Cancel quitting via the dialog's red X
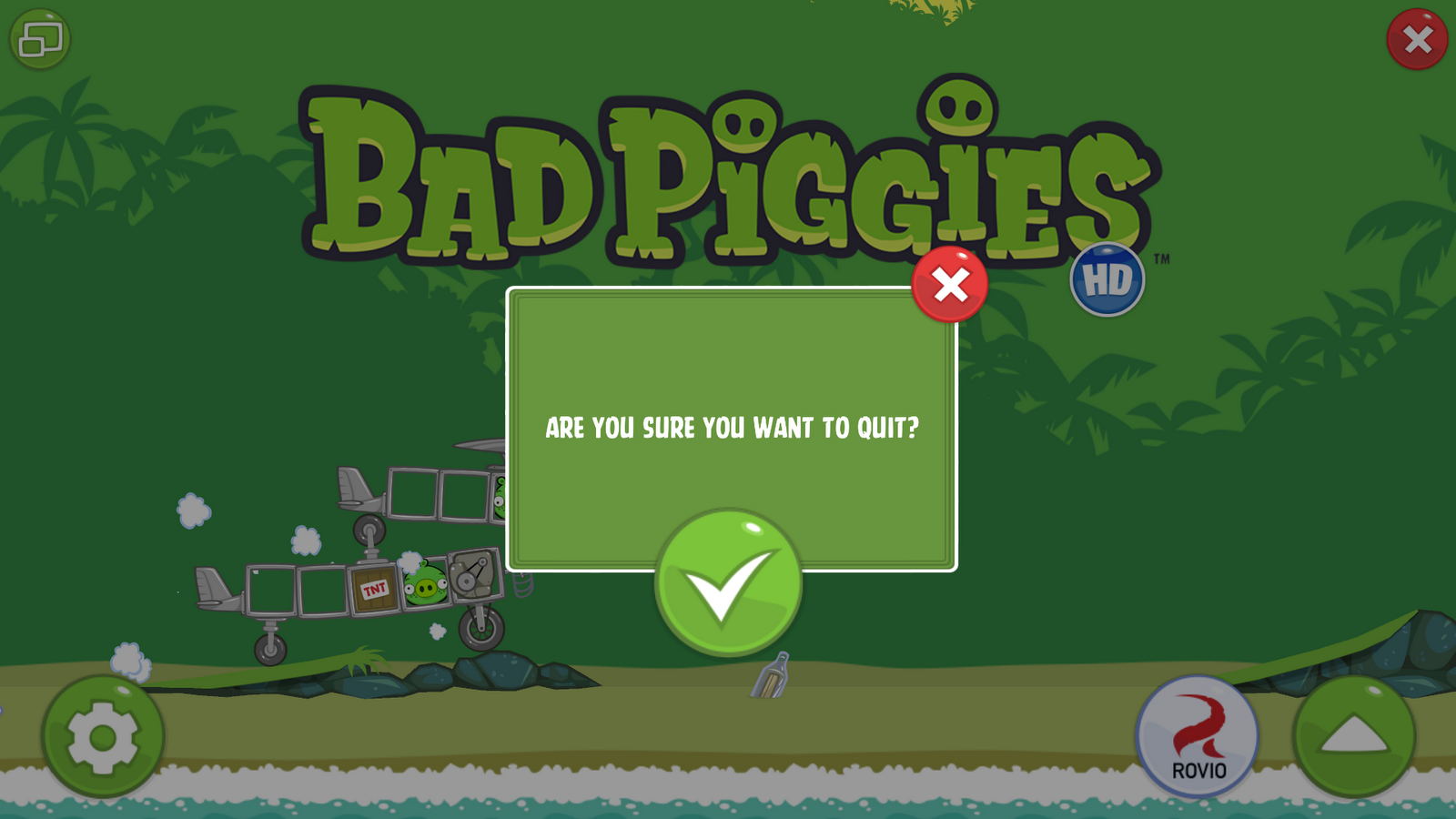 pos(949,285)
